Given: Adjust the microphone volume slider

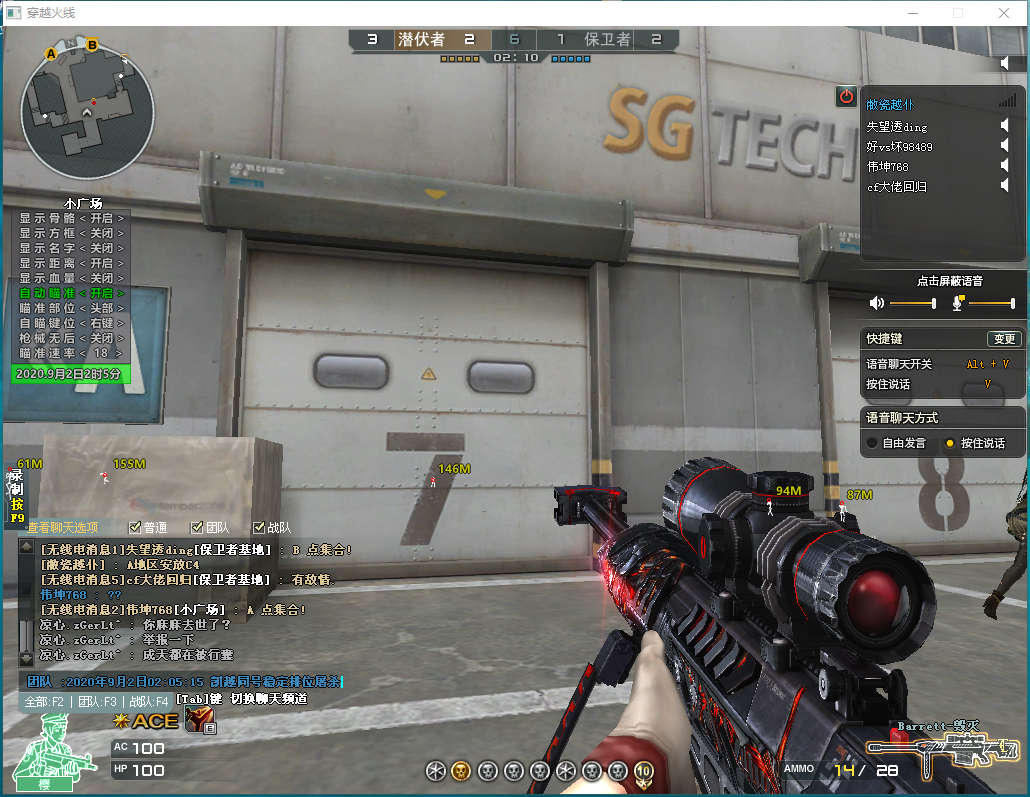Looking at the screenshot, I should (1013, 303).
